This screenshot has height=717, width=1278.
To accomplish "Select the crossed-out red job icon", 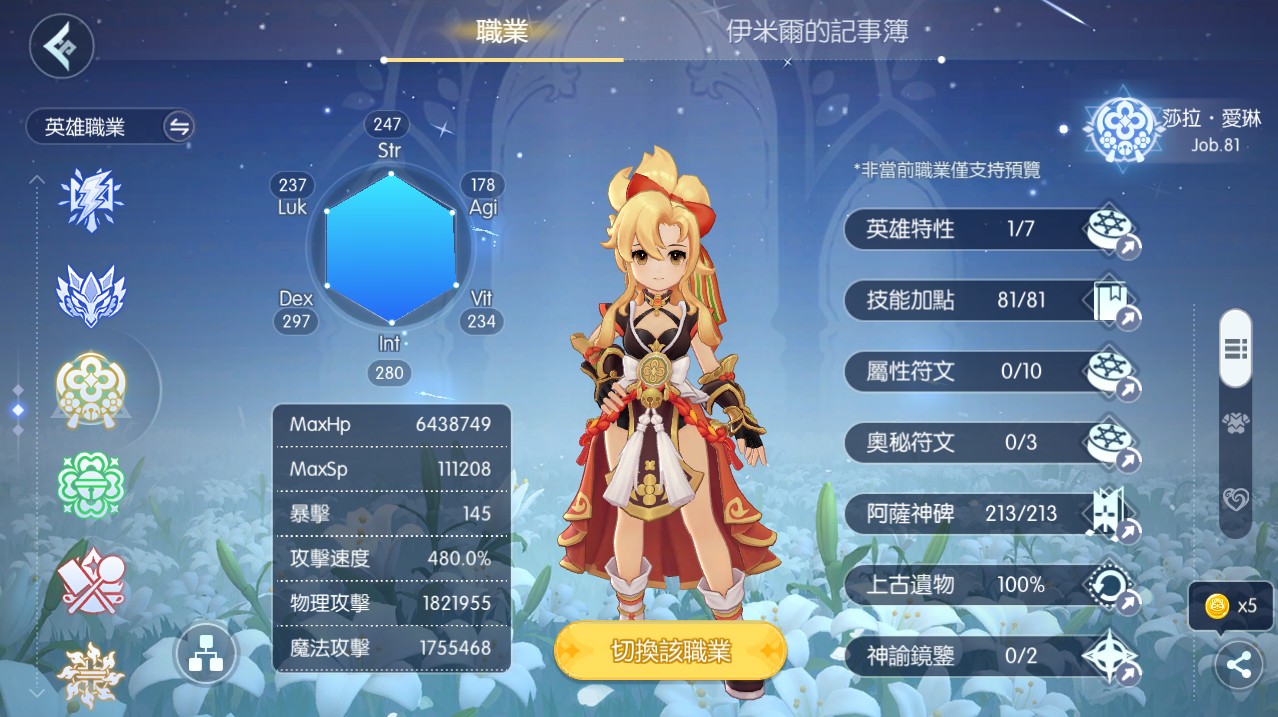I will pos(91,582).
